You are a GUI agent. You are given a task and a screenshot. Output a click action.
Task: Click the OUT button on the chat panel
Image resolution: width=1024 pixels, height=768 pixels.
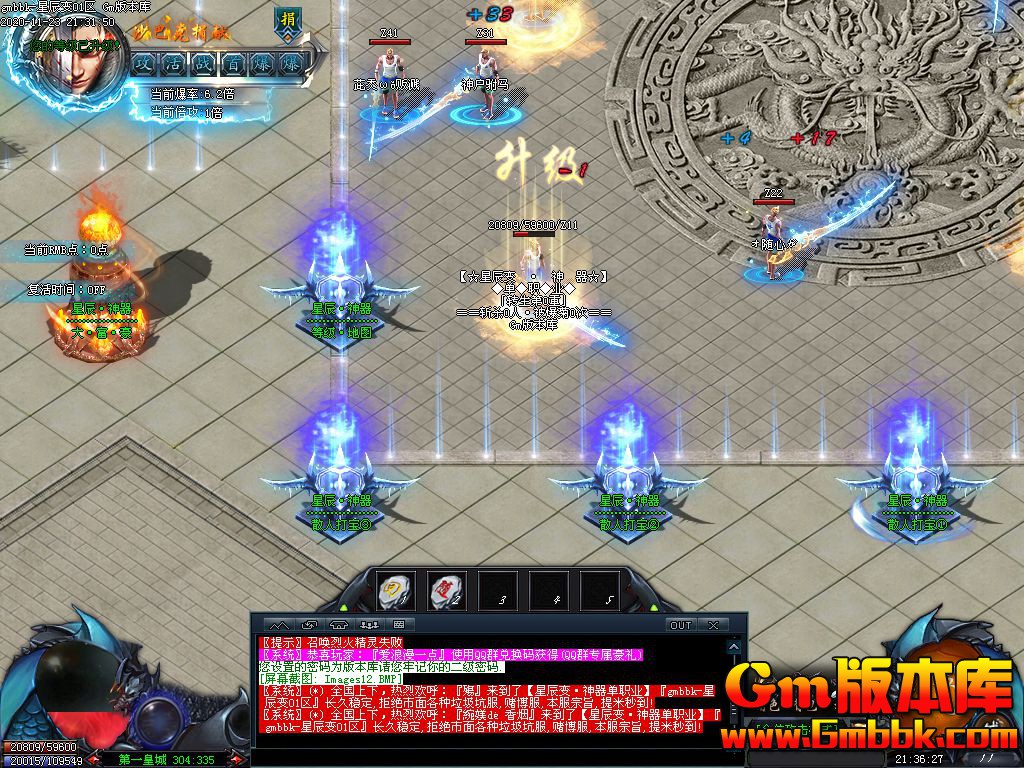pyautogui.click(x=681, y=625)
